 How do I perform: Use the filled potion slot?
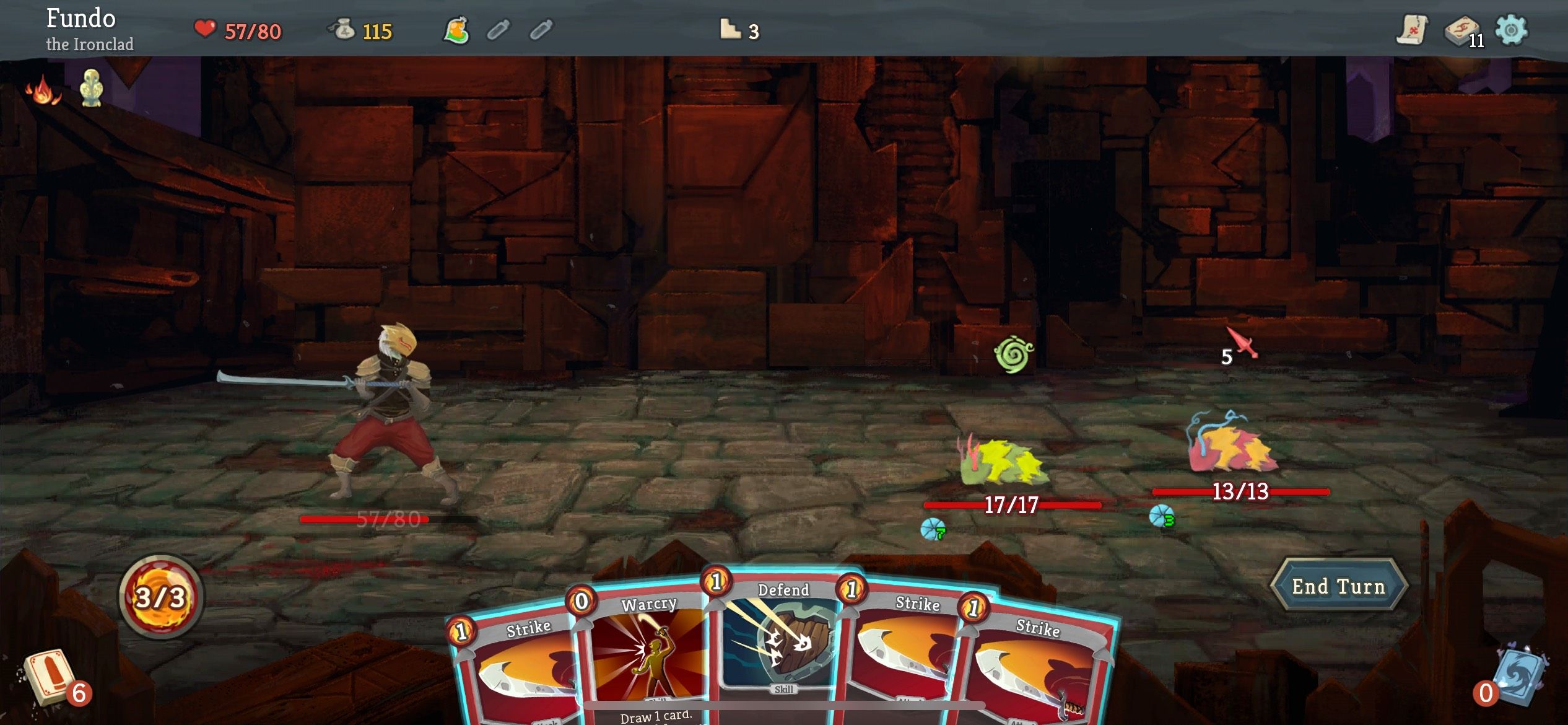[x=456, y=30]
